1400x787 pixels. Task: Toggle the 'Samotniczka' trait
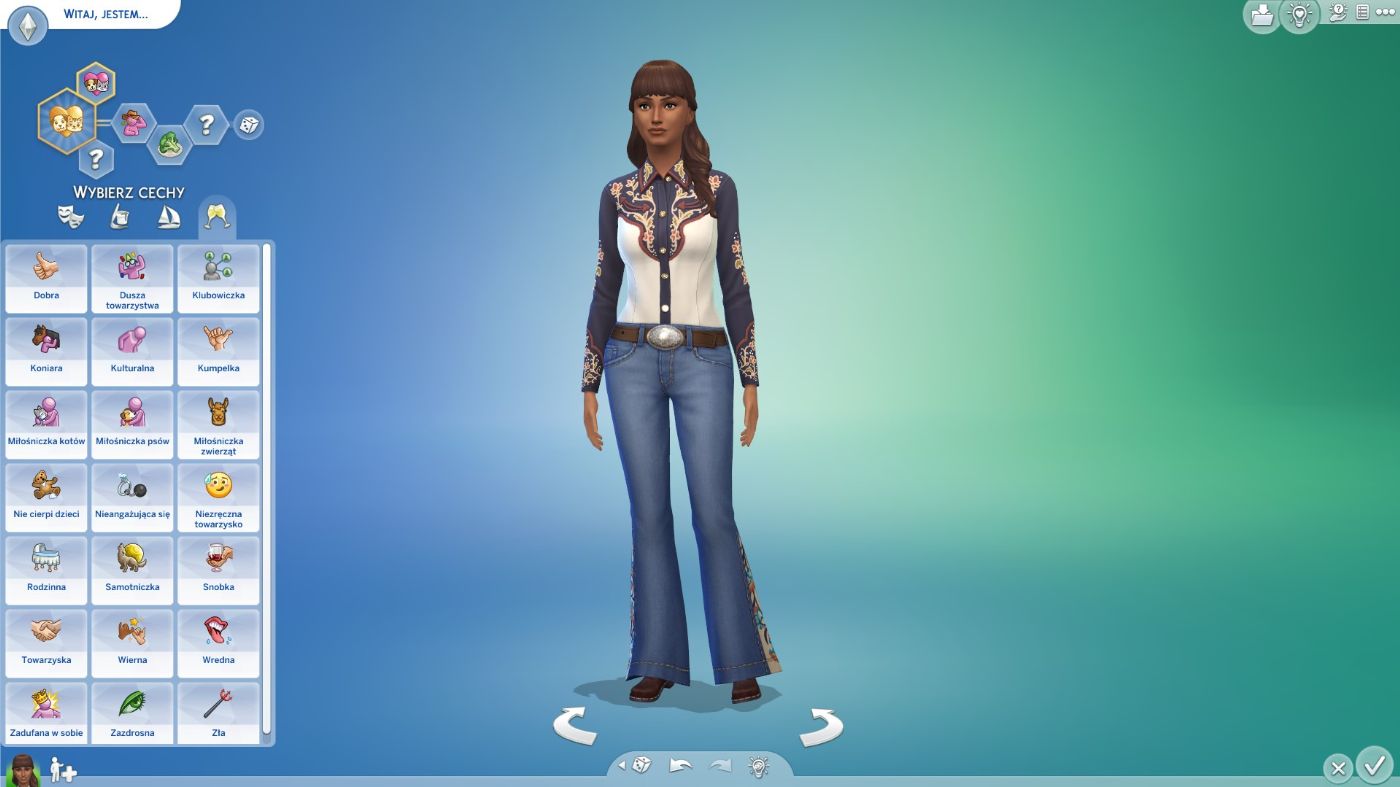click(132, 568)
